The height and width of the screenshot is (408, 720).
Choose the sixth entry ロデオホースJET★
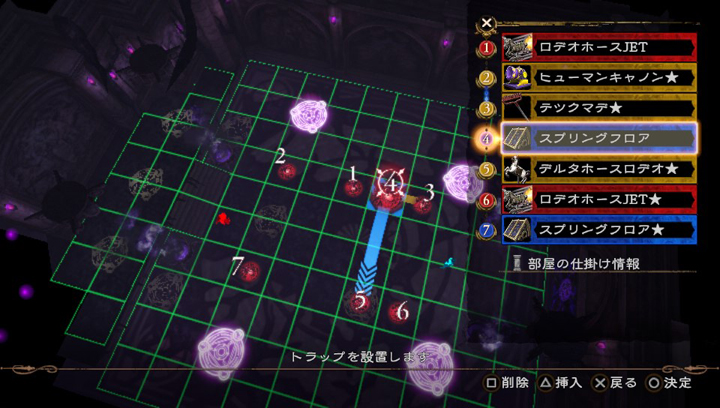[x=598, y=199]
